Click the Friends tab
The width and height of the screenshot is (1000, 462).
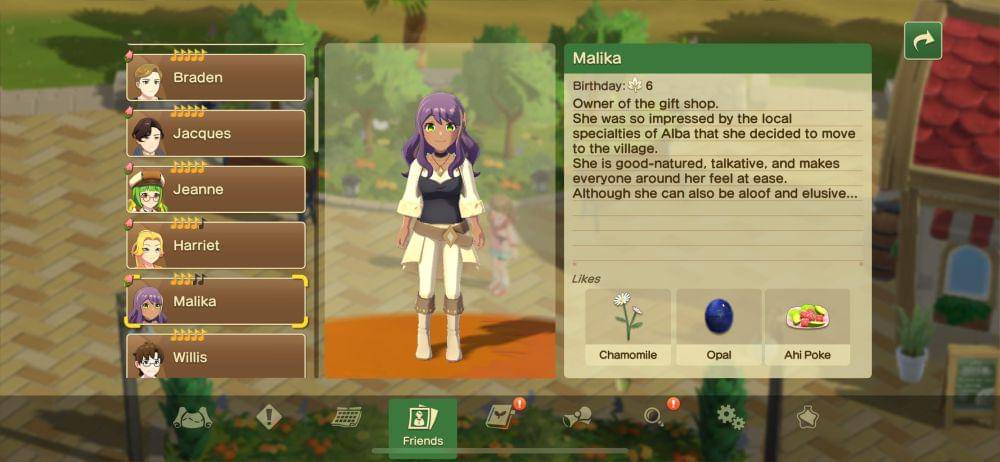pyautogui.click(x=423, y=427)
